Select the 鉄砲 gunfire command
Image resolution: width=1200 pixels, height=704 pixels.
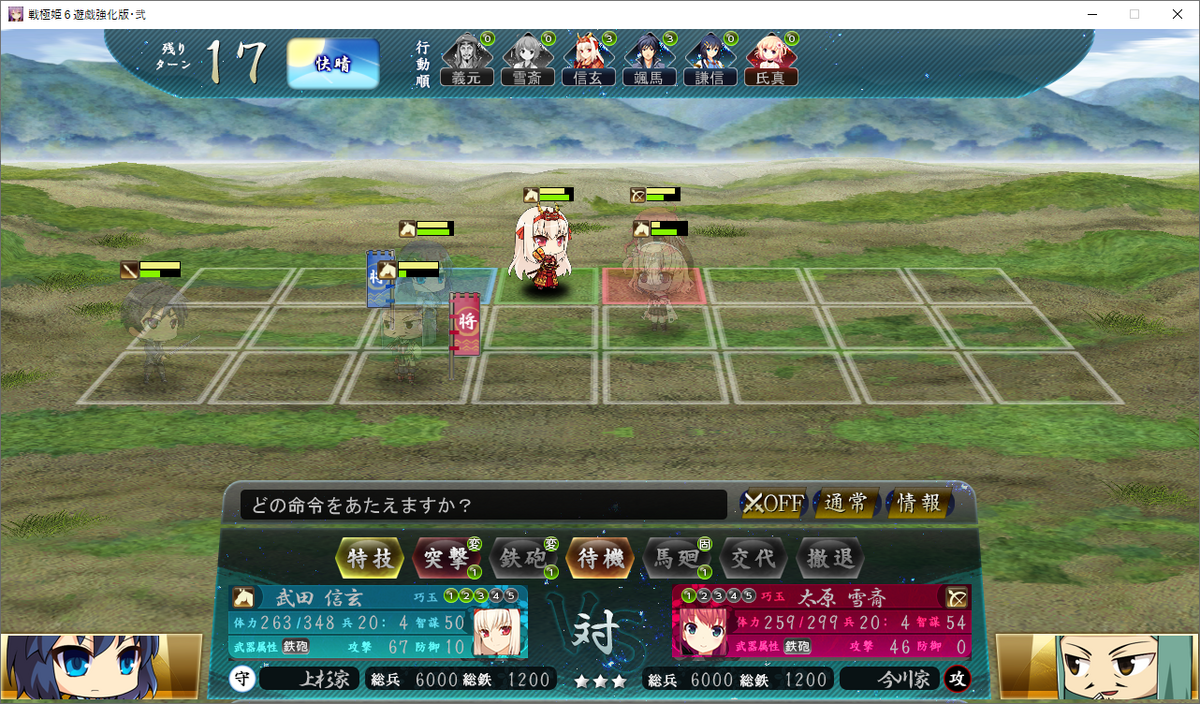click(522, 558)
